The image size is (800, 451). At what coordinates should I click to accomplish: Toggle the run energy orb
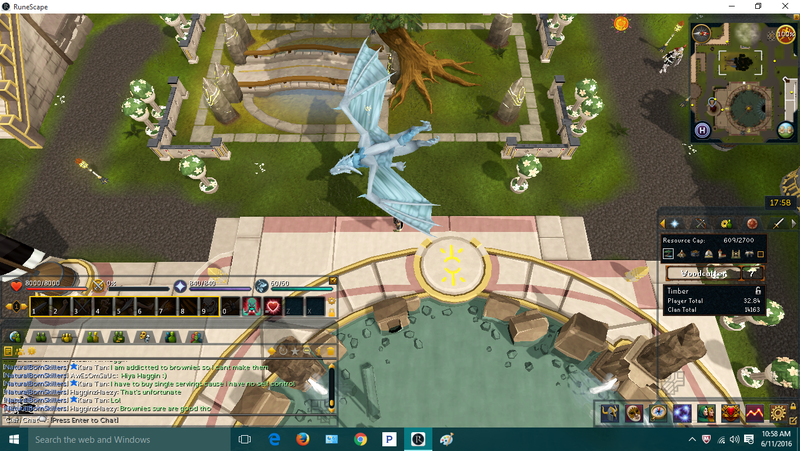point(786,33)
